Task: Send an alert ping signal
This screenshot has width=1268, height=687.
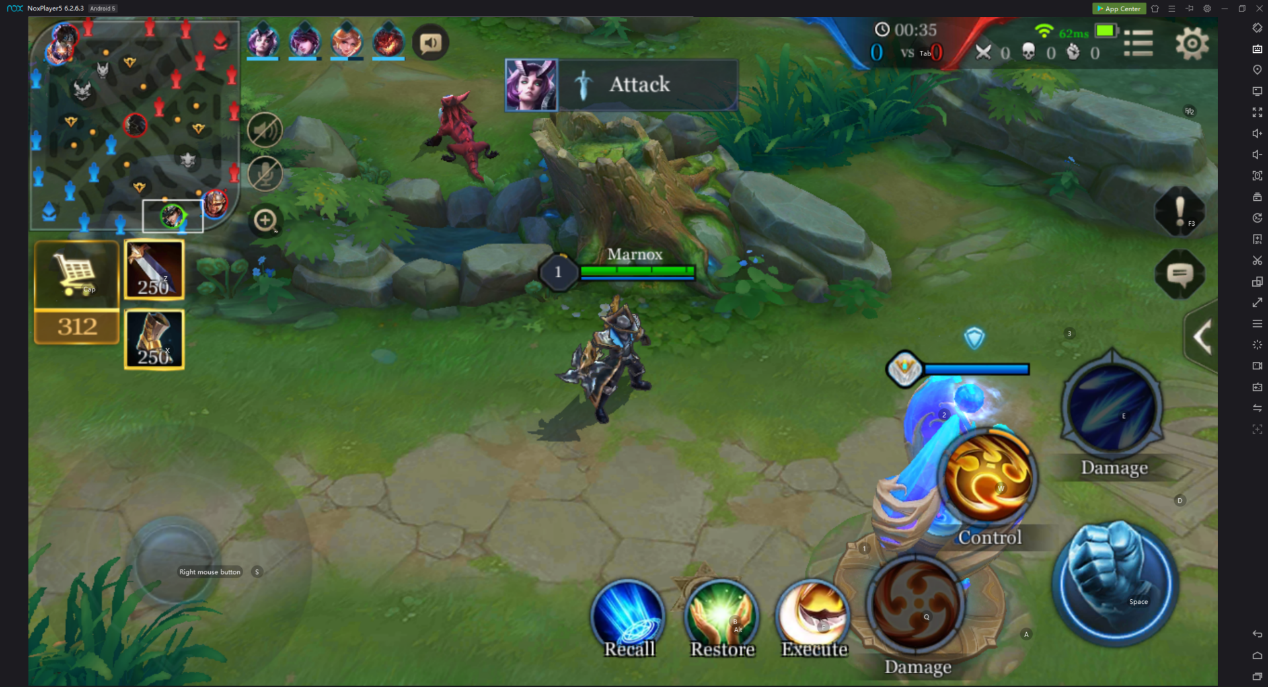Action: point(1180,211)
